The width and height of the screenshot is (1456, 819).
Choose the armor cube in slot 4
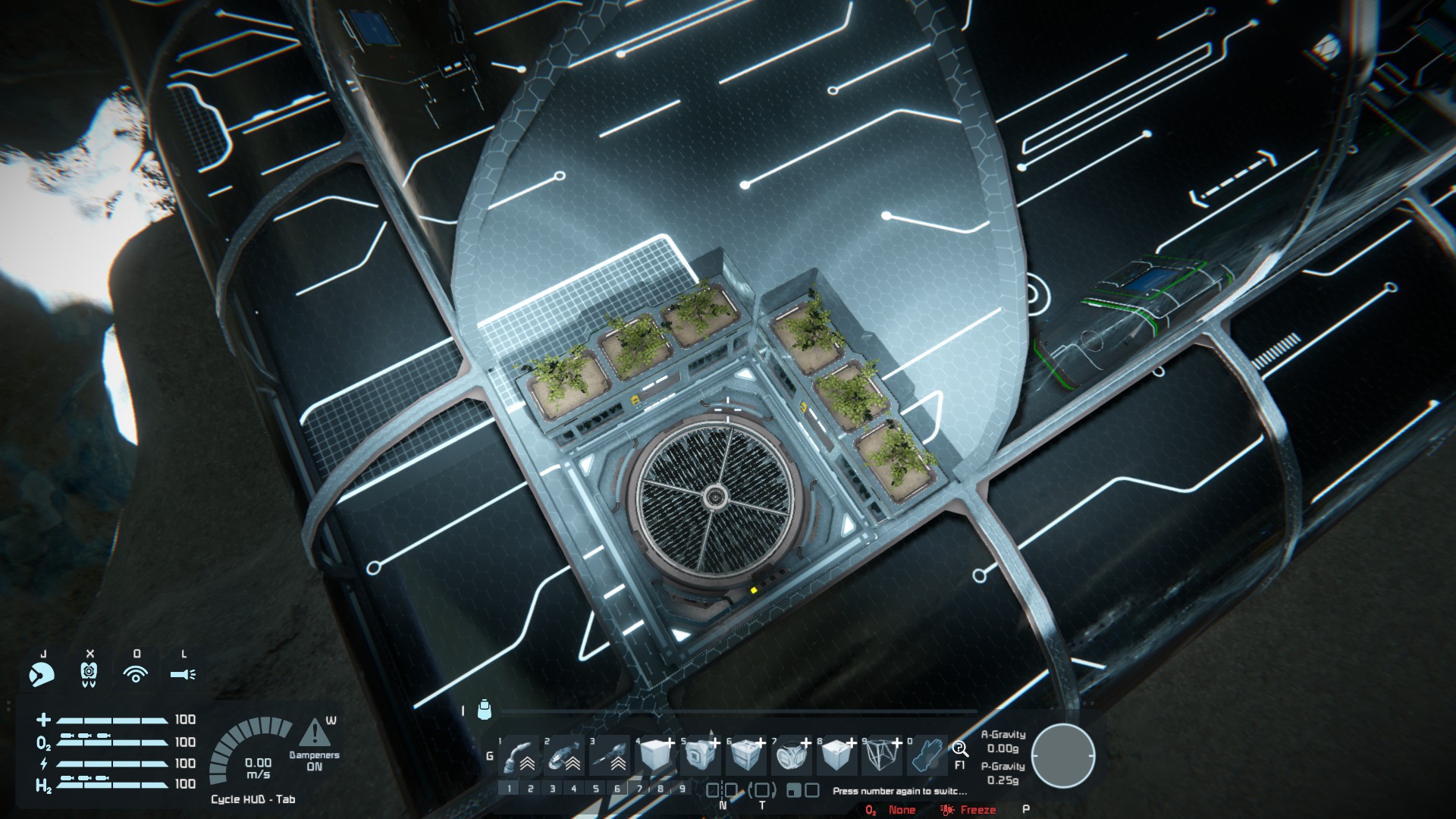point(656,755)
